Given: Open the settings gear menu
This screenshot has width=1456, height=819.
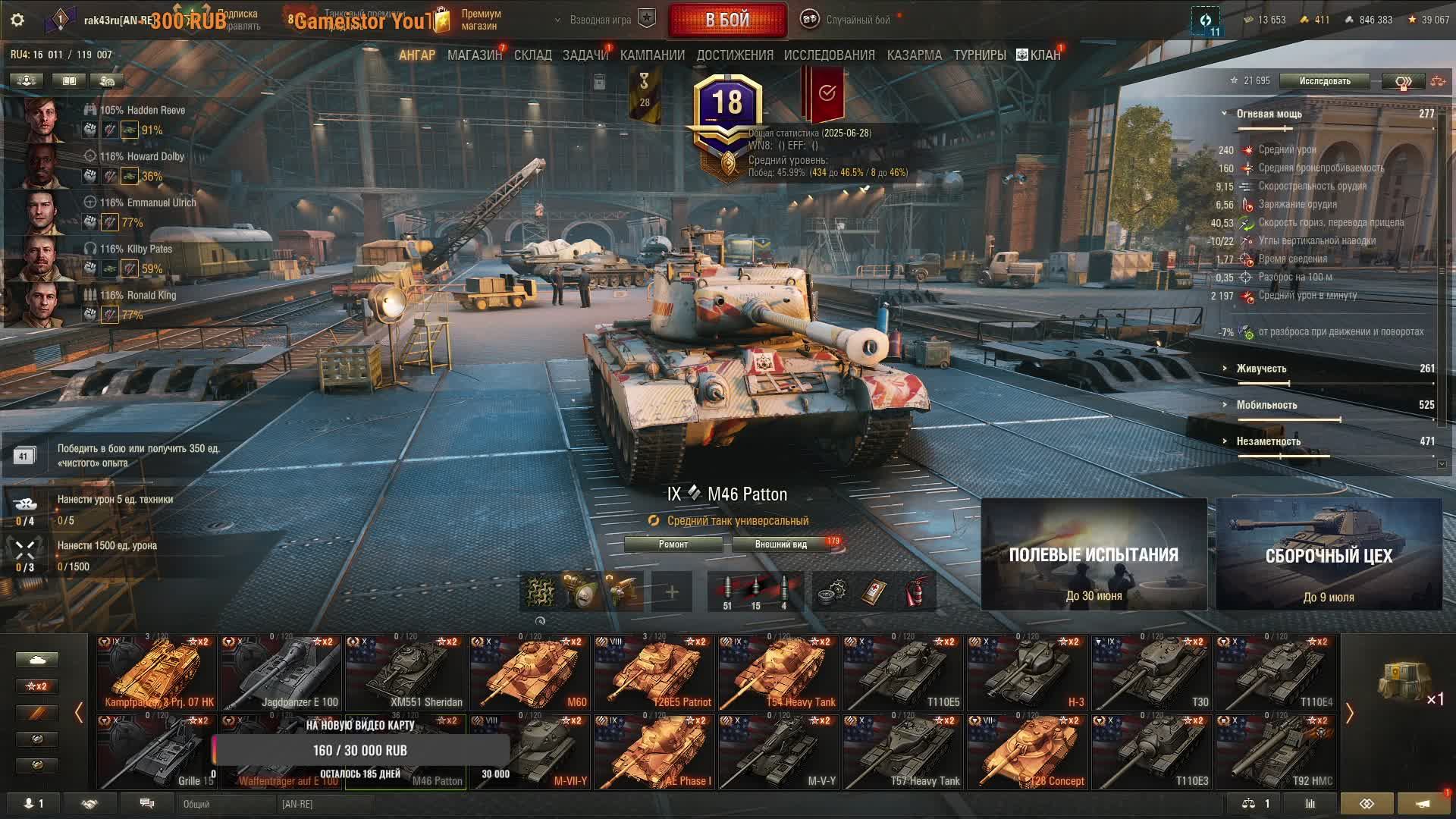Looking at the screenshot, I should point(17,20).
